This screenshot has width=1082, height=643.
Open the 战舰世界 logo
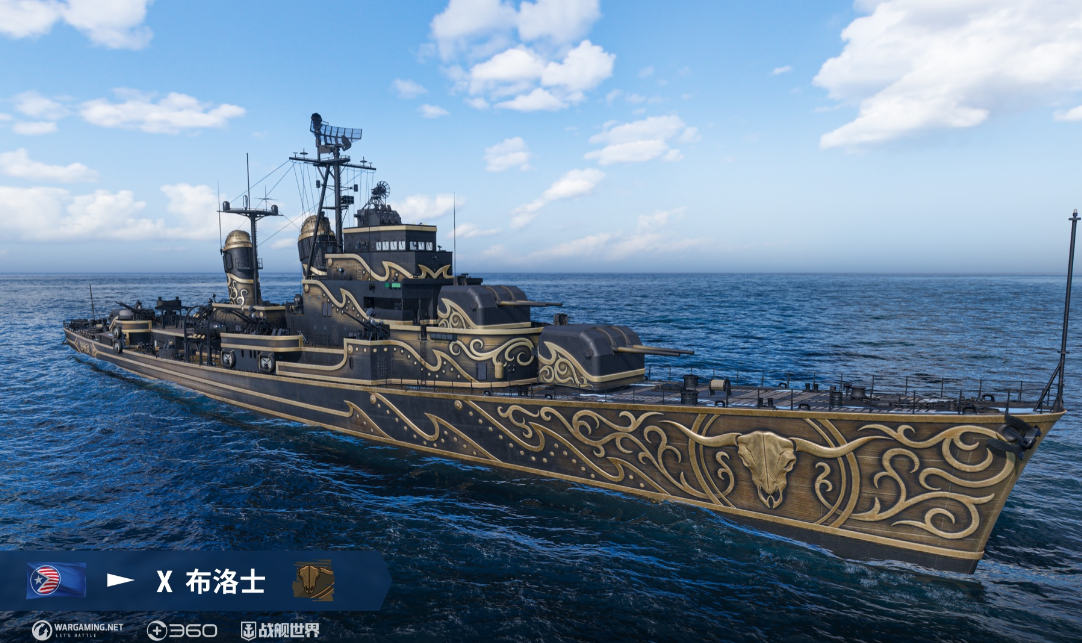[x=280, y=630]
